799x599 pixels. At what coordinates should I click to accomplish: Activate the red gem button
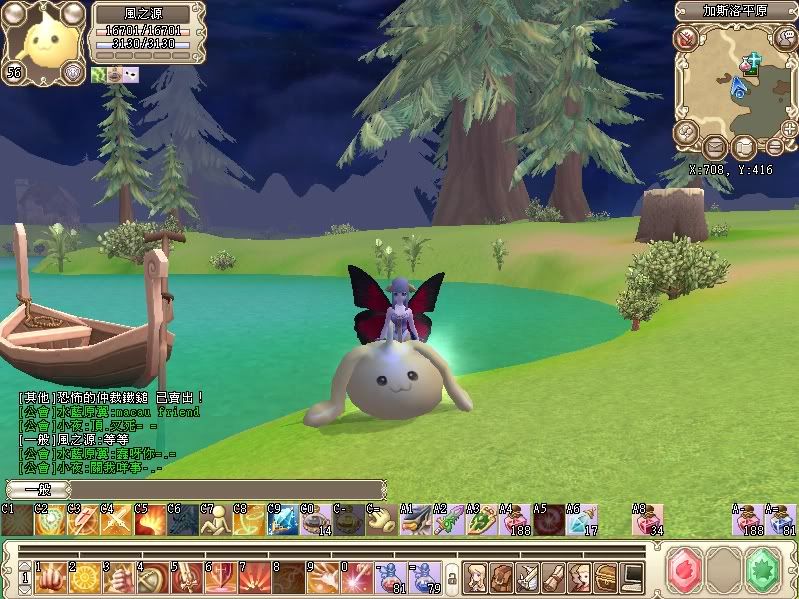click(x=686, y=572)
